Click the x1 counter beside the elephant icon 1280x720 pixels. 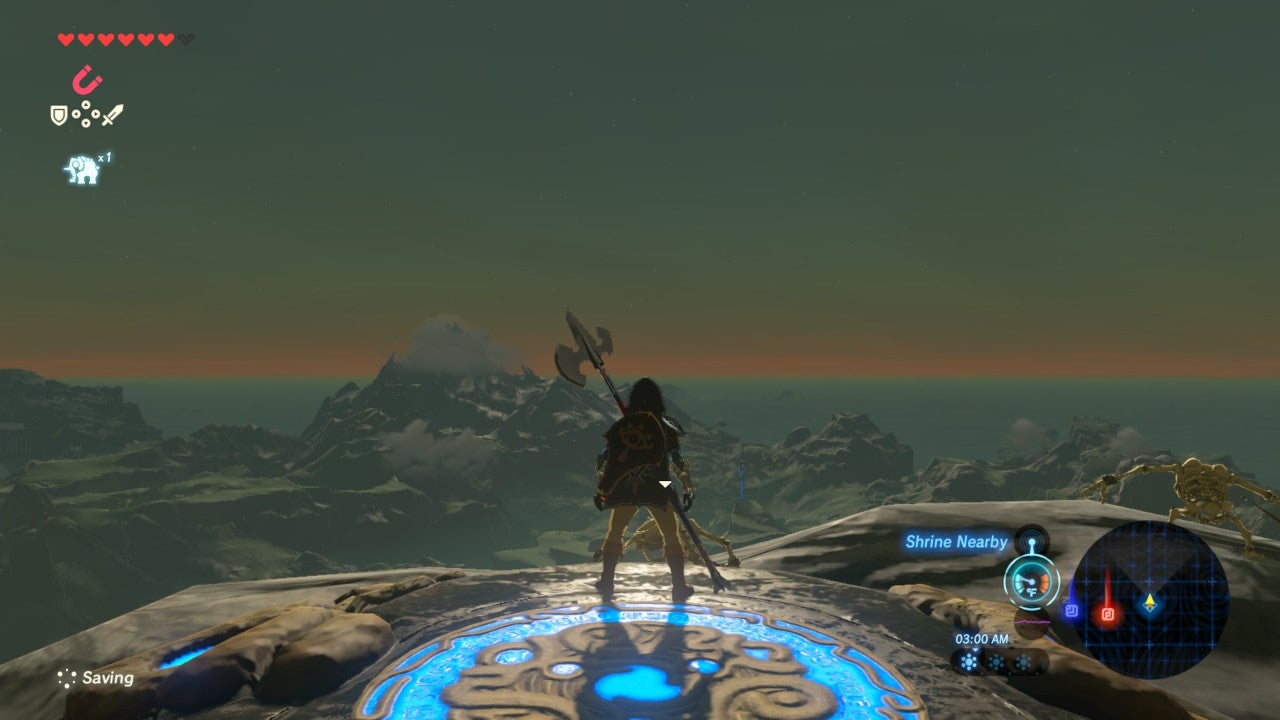click(x=104, y=158)
